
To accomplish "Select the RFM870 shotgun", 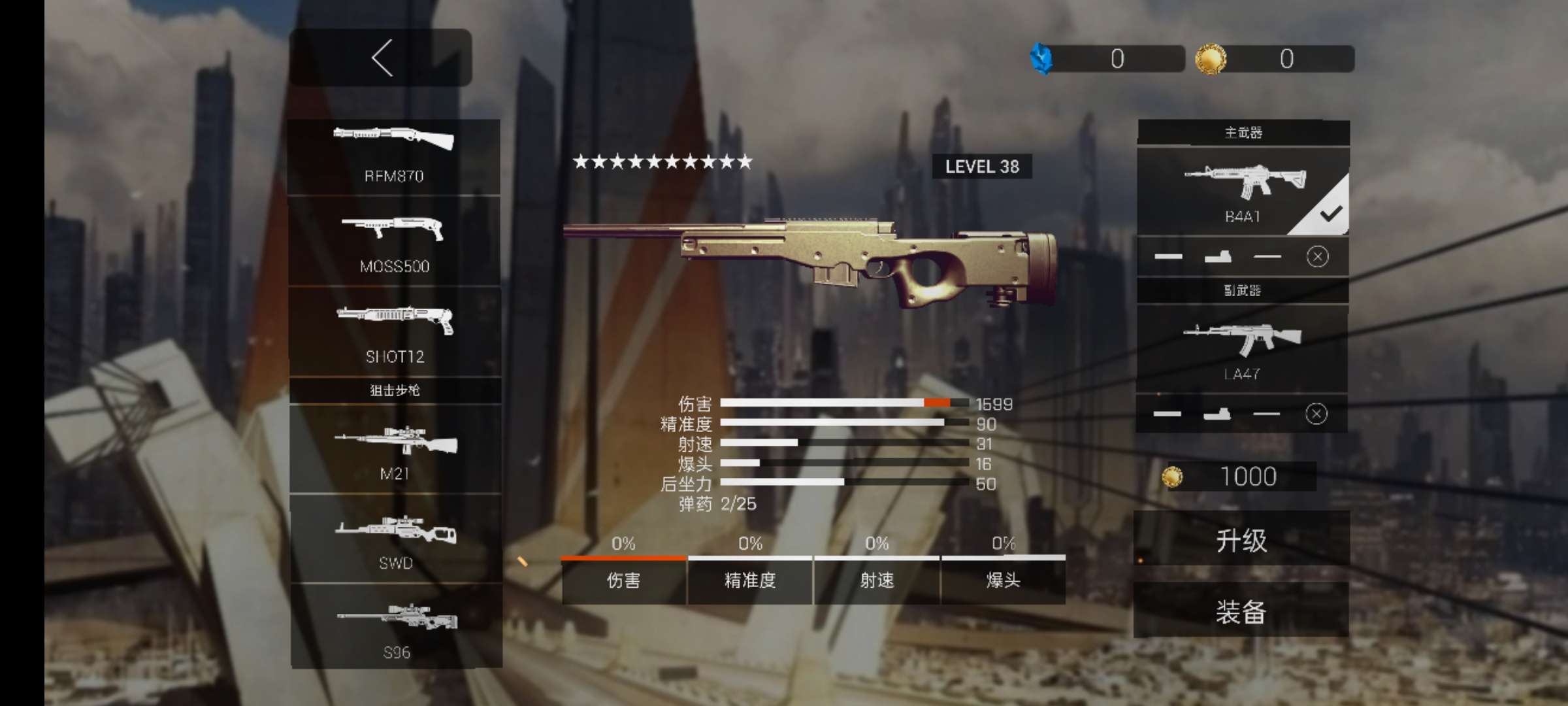I will click(x=394, y=156).
